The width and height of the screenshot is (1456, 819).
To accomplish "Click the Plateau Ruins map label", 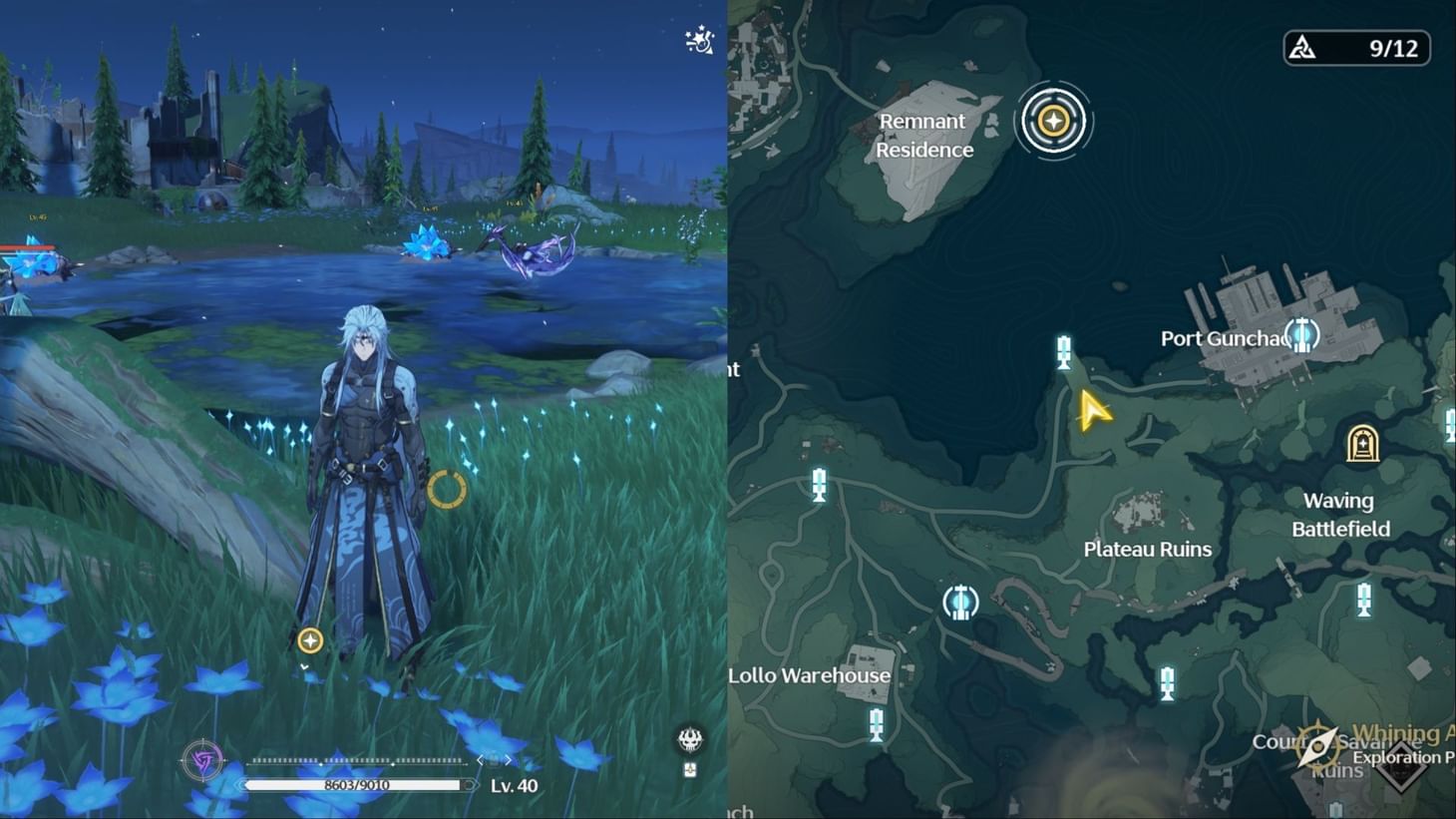I will (1147, 549).
